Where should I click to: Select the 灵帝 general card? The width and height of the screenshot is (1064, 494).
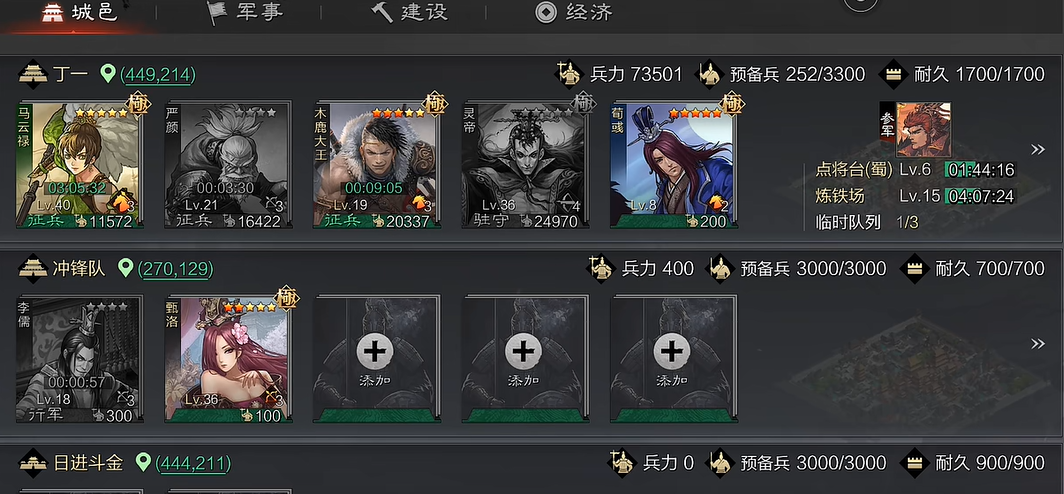[523, 165]
